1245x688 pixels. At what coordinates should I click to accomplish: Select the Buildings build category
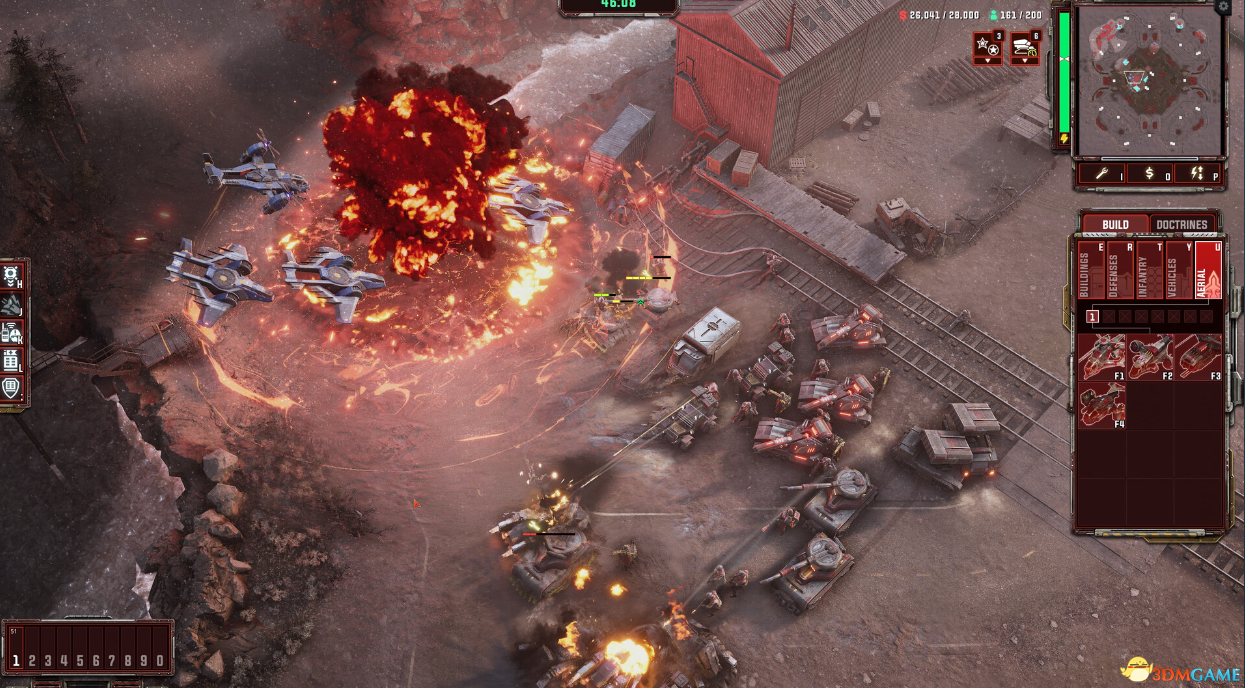point(1090,271)
